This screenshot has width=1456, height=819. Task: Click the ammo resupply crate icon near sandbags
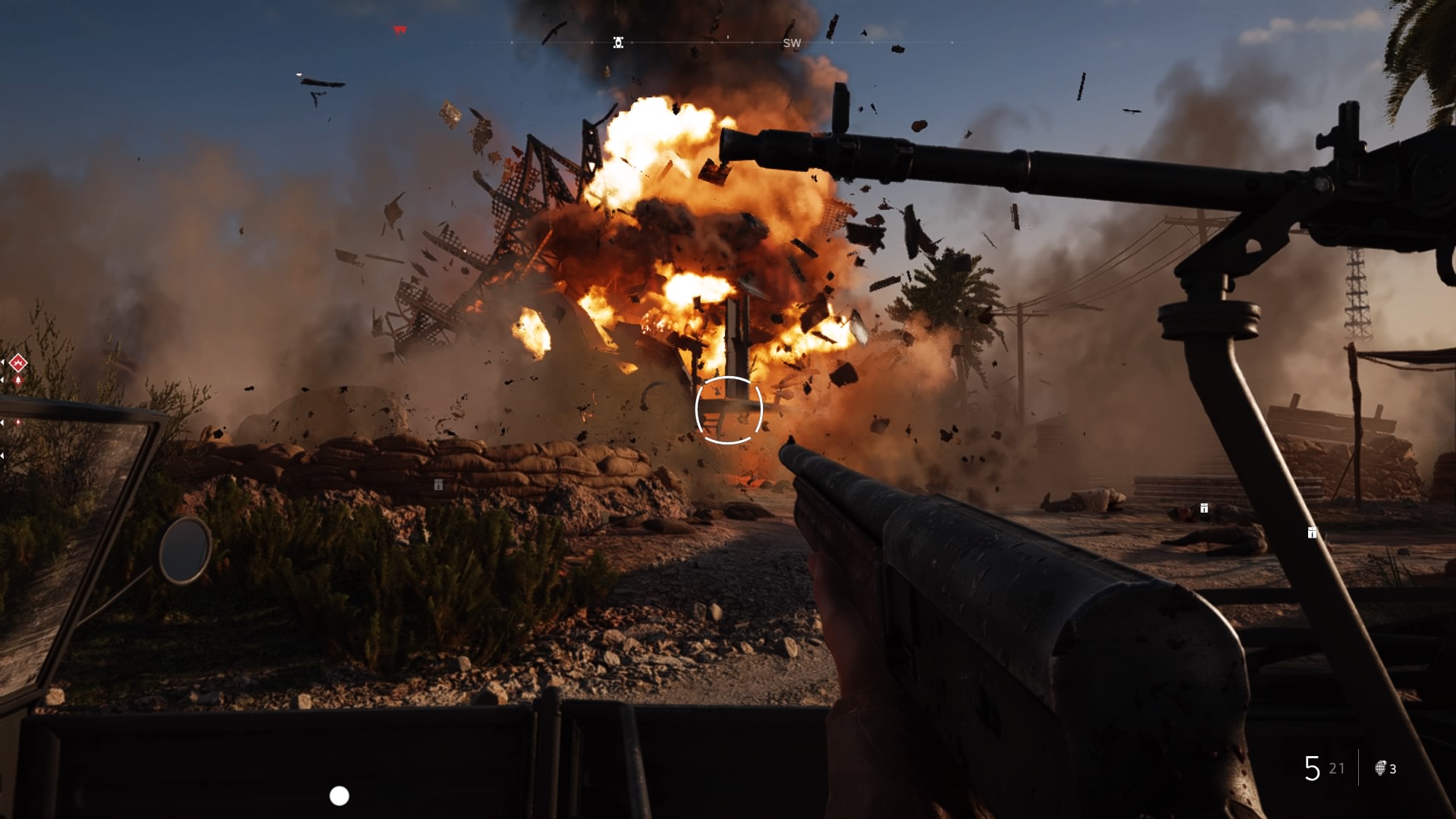click(438, 485)
